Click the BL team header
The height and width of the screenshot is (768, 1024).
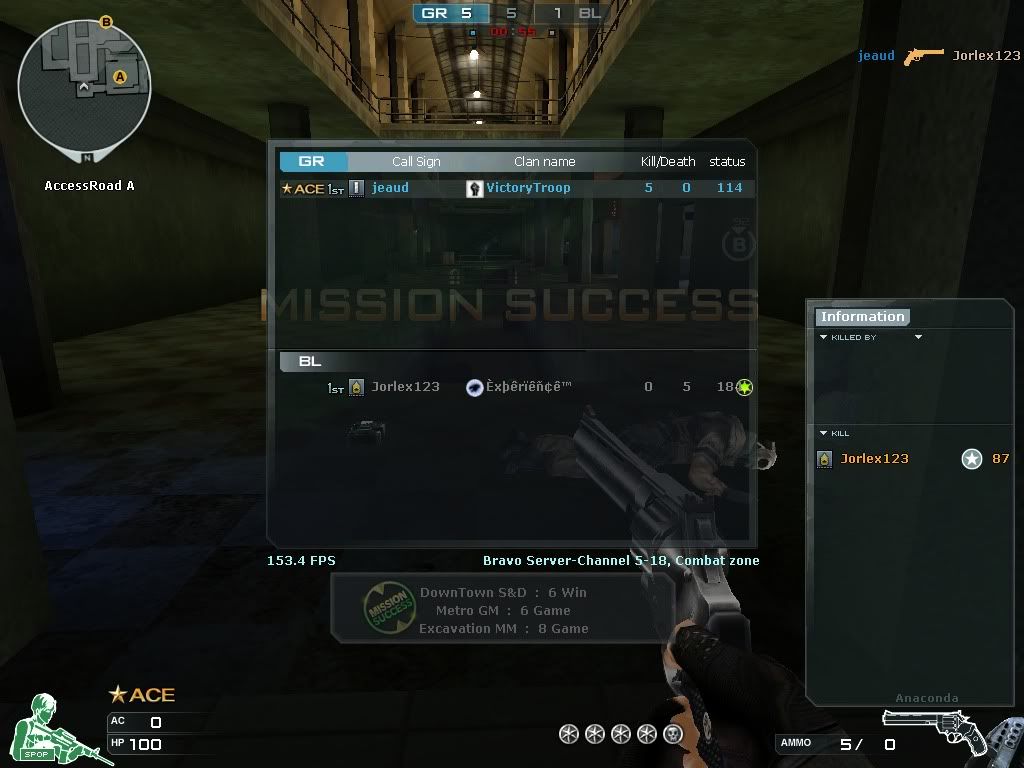coord(310,362)
